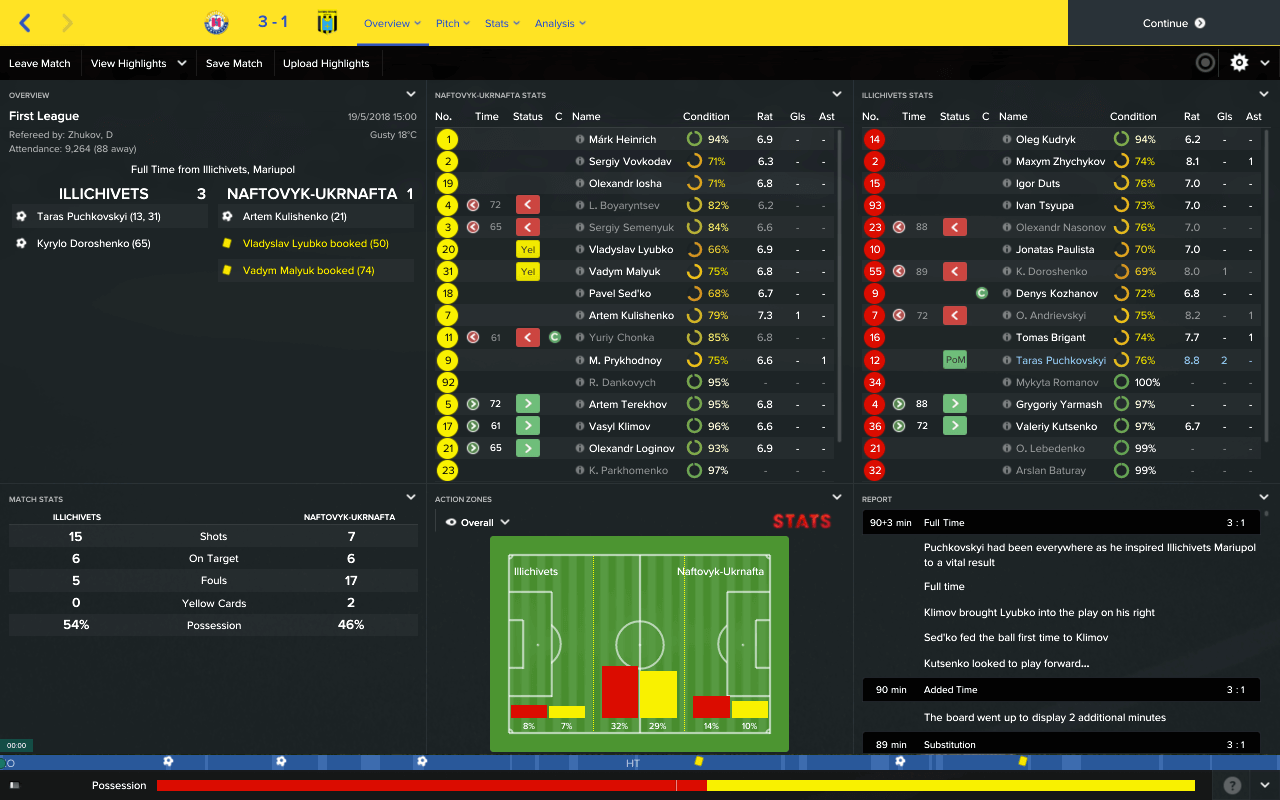Expand the Match Stats panel options
The height and width of the screenshot is (800, 1280).
pos(411,497)
